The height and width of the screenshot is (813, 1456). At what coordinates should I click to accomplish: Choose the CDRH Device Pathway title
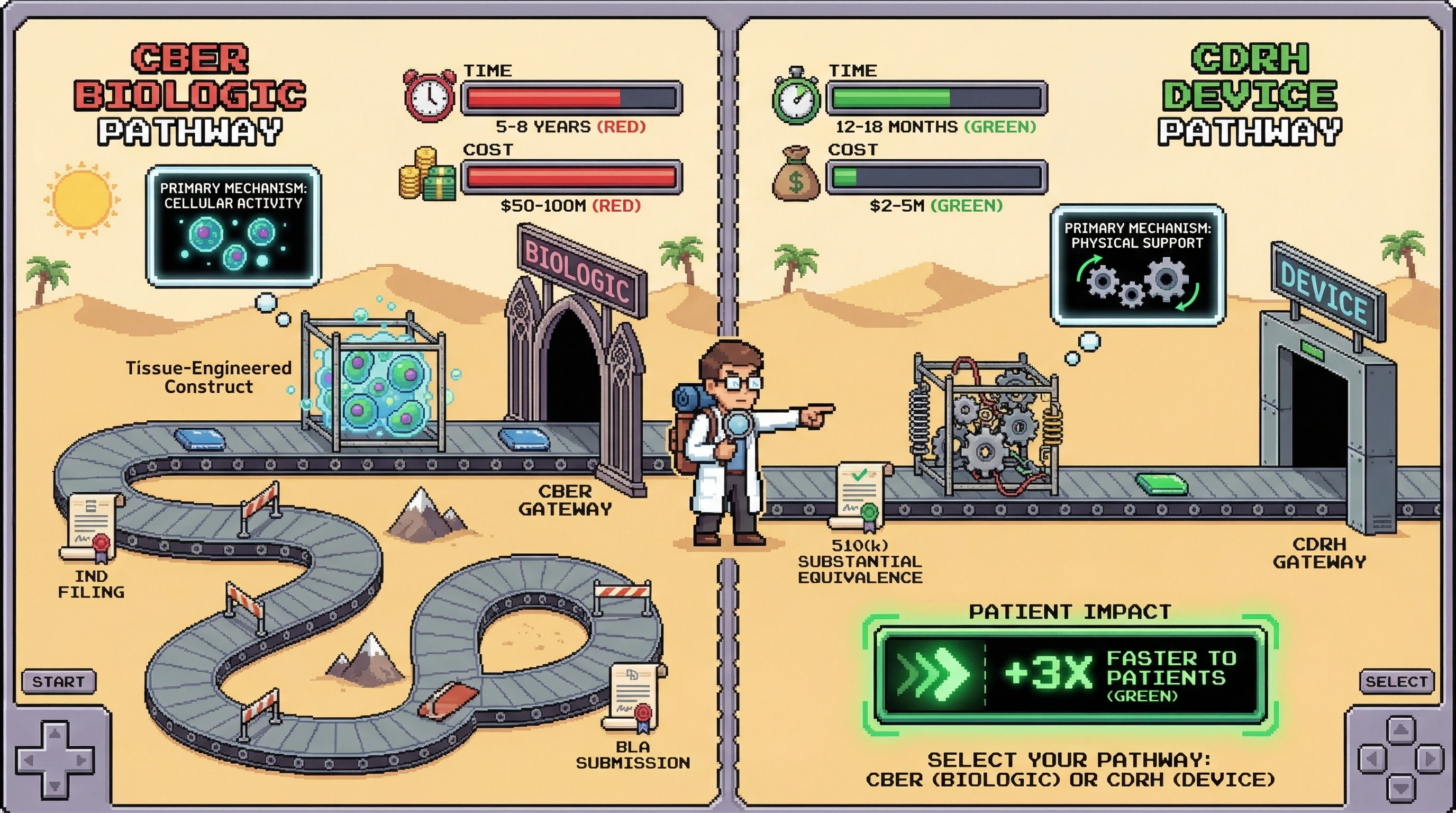(x=1249, y=94)
